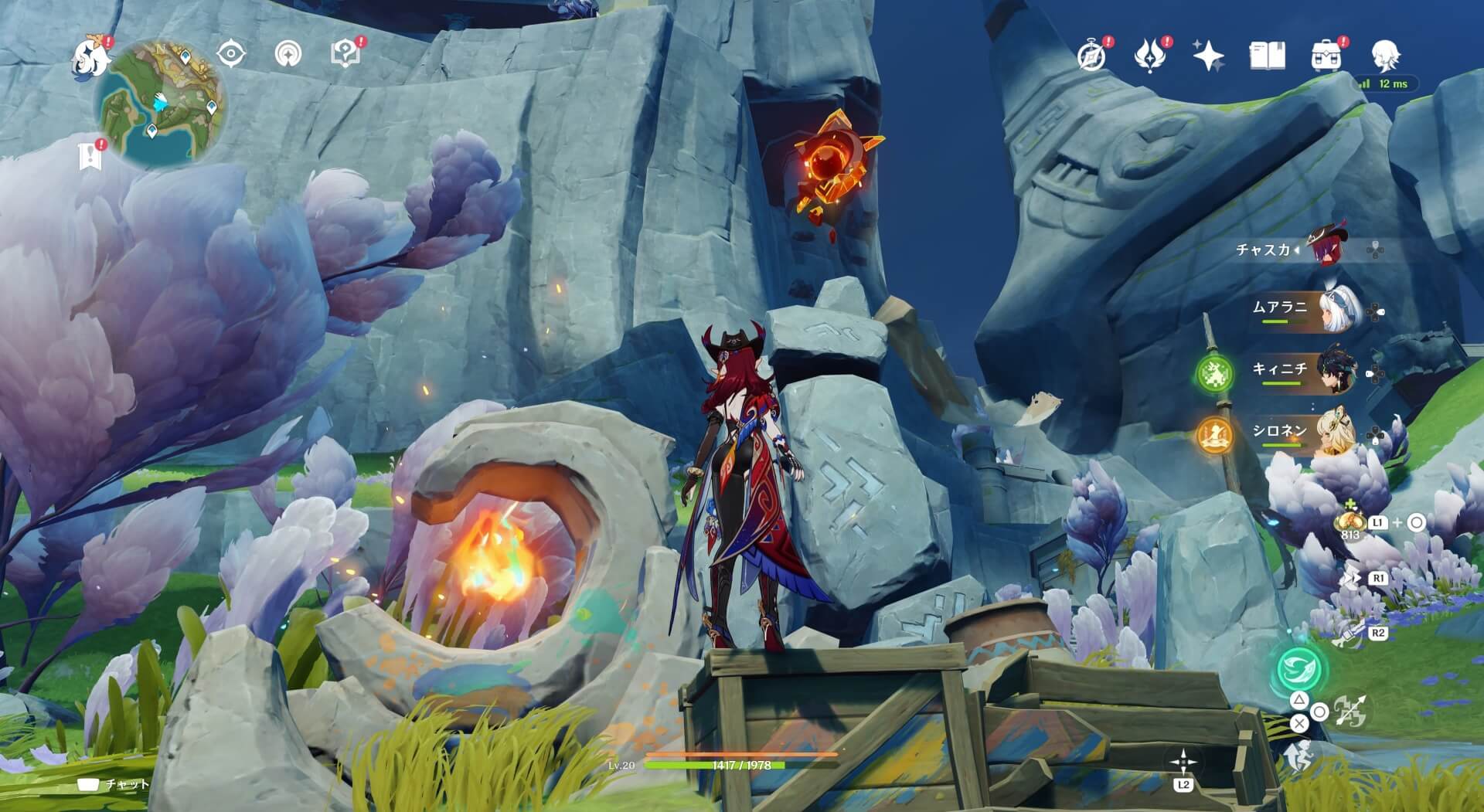Image resolution: width=1484 pixels, height=812 pixels.
Task: Open the Wish sparkle star icon
Action: (x=1208, y=56)
